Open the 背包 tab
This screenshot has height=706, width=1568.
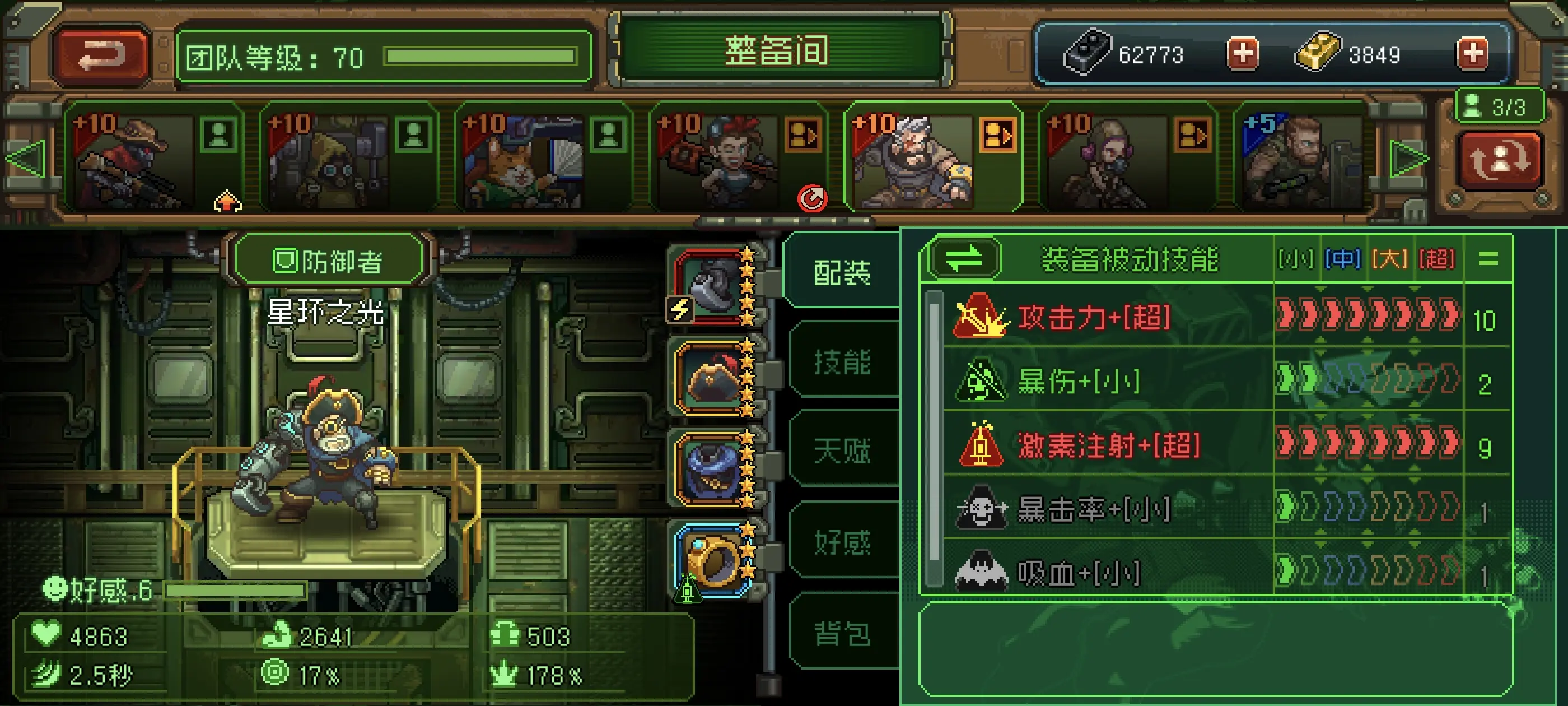point(842,633)
